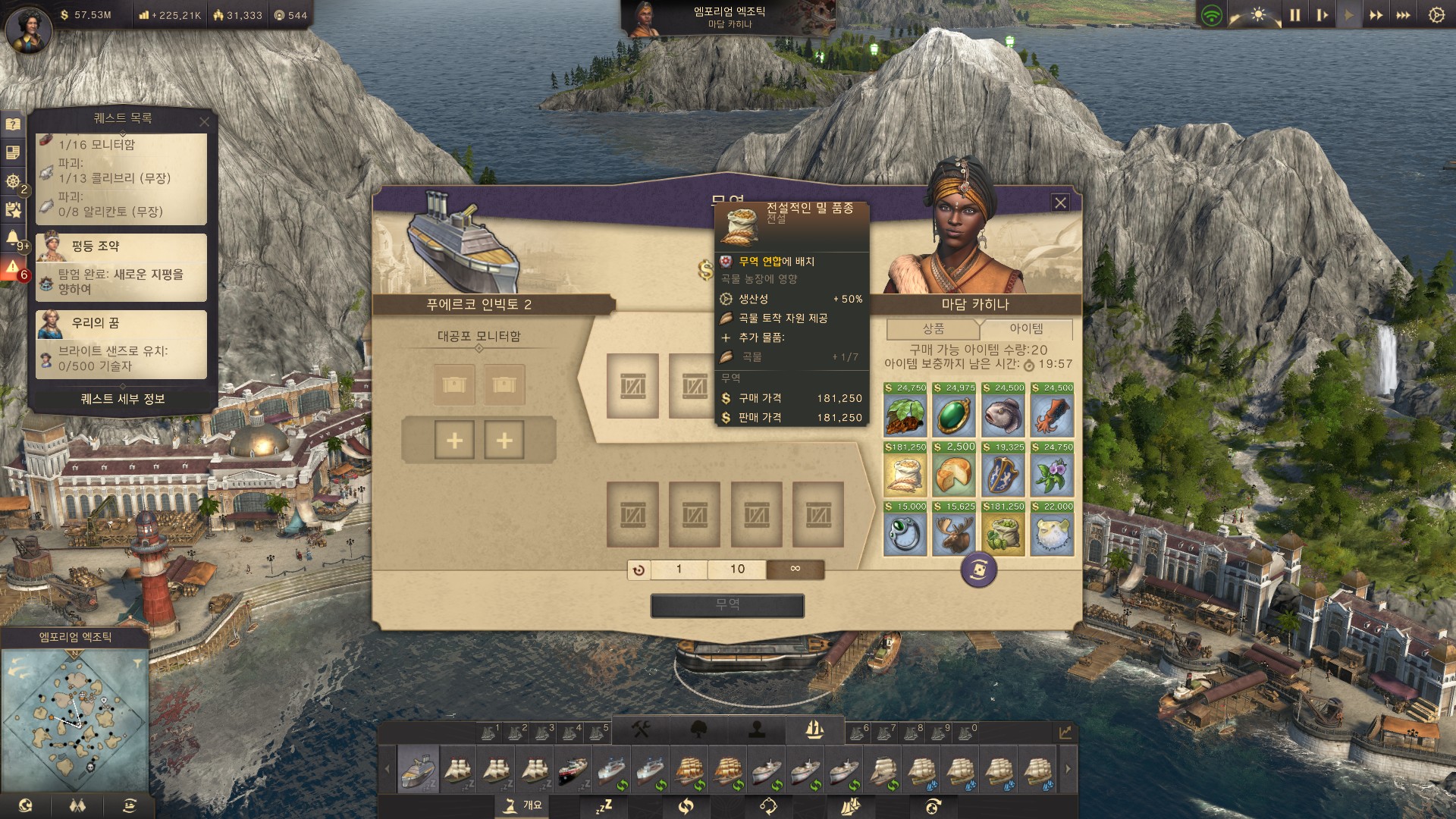This screenshot has height=819, width=1456.
Task: Reroll the trader's item offer
Action: [x=978, y=570]
